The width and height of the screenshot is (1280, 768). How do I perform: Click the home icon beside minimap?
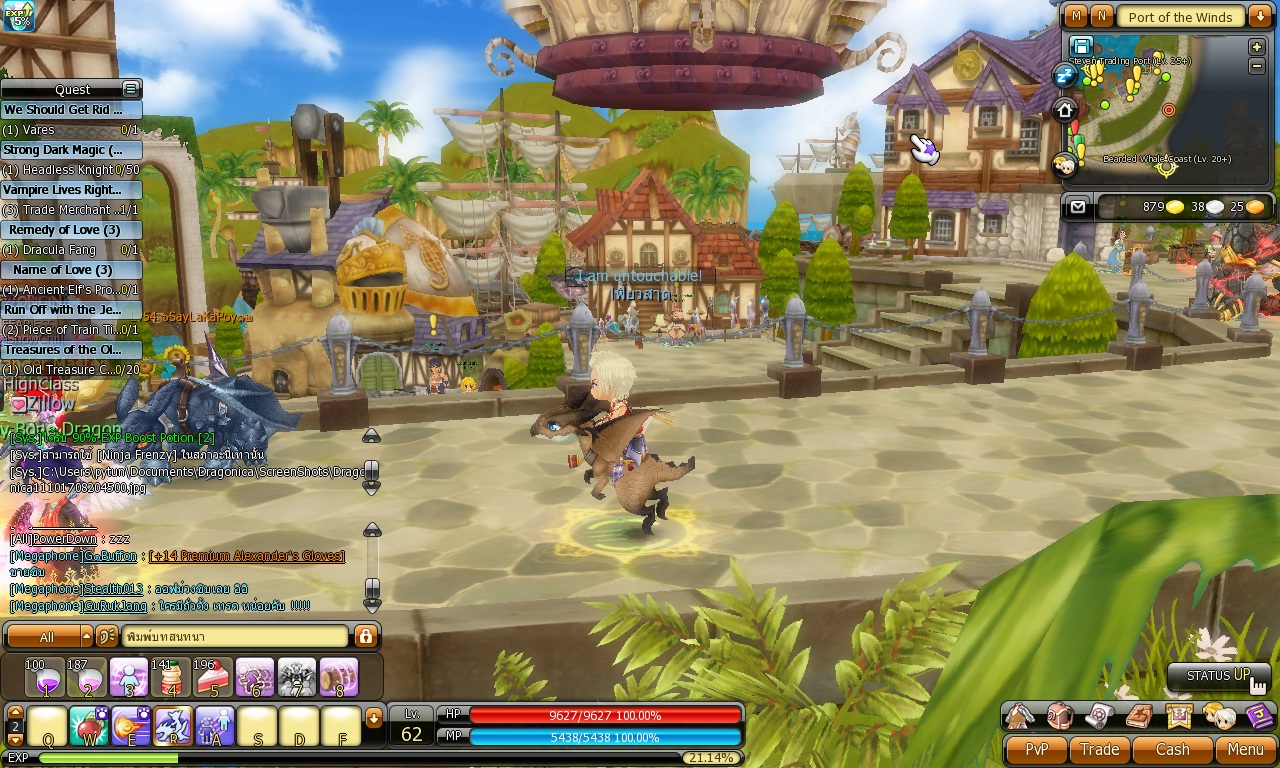[x=1065, y=110]
